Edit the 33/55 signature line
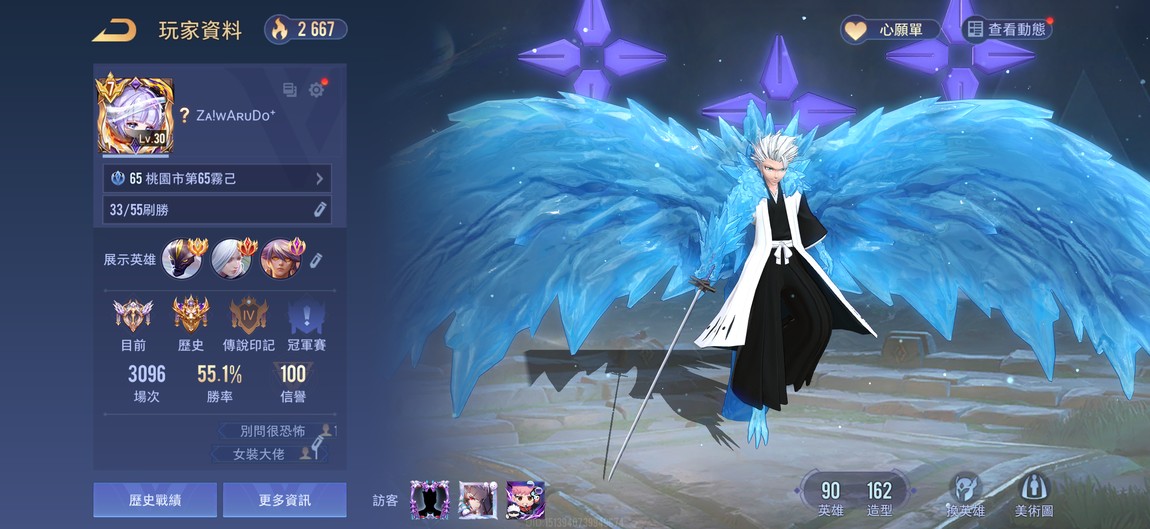Screen dimensions: 1150x529 tap(321, 209)
